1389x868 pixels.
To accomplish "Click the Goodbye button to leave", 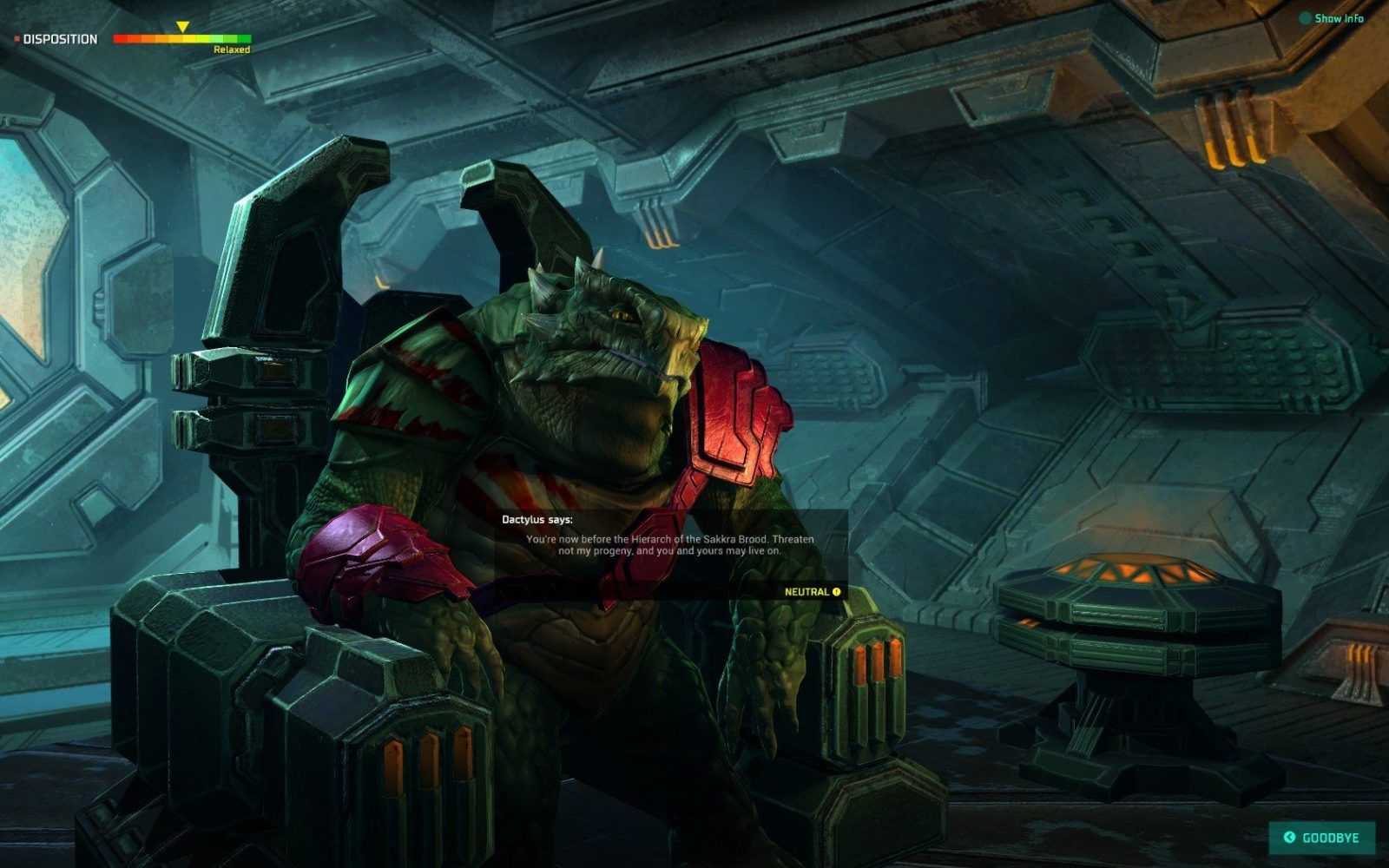I will [x=1322, y=838].
